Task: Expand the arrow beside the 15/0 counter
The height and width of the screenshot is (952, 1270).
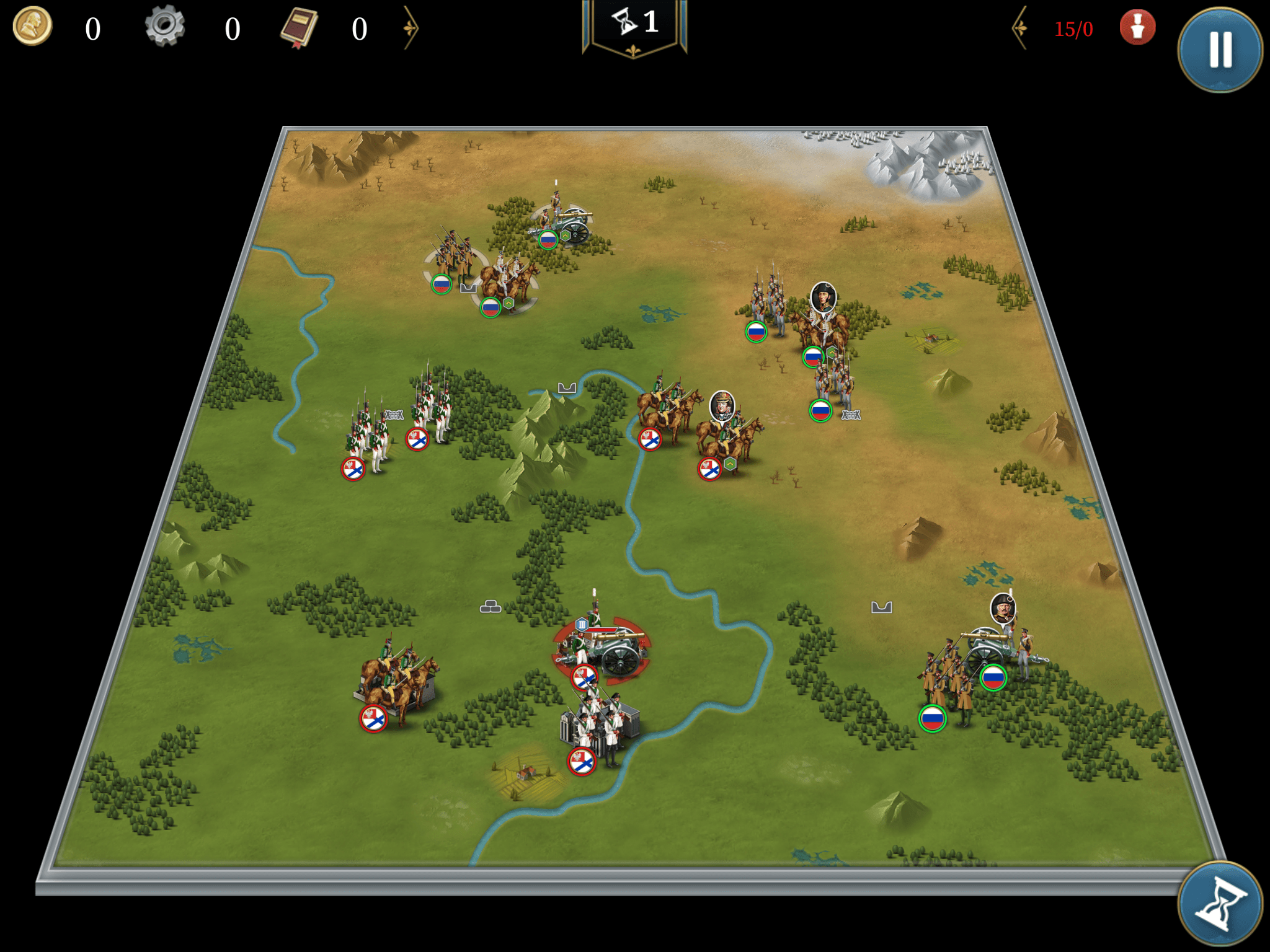Action: [x=1020, y=28]
